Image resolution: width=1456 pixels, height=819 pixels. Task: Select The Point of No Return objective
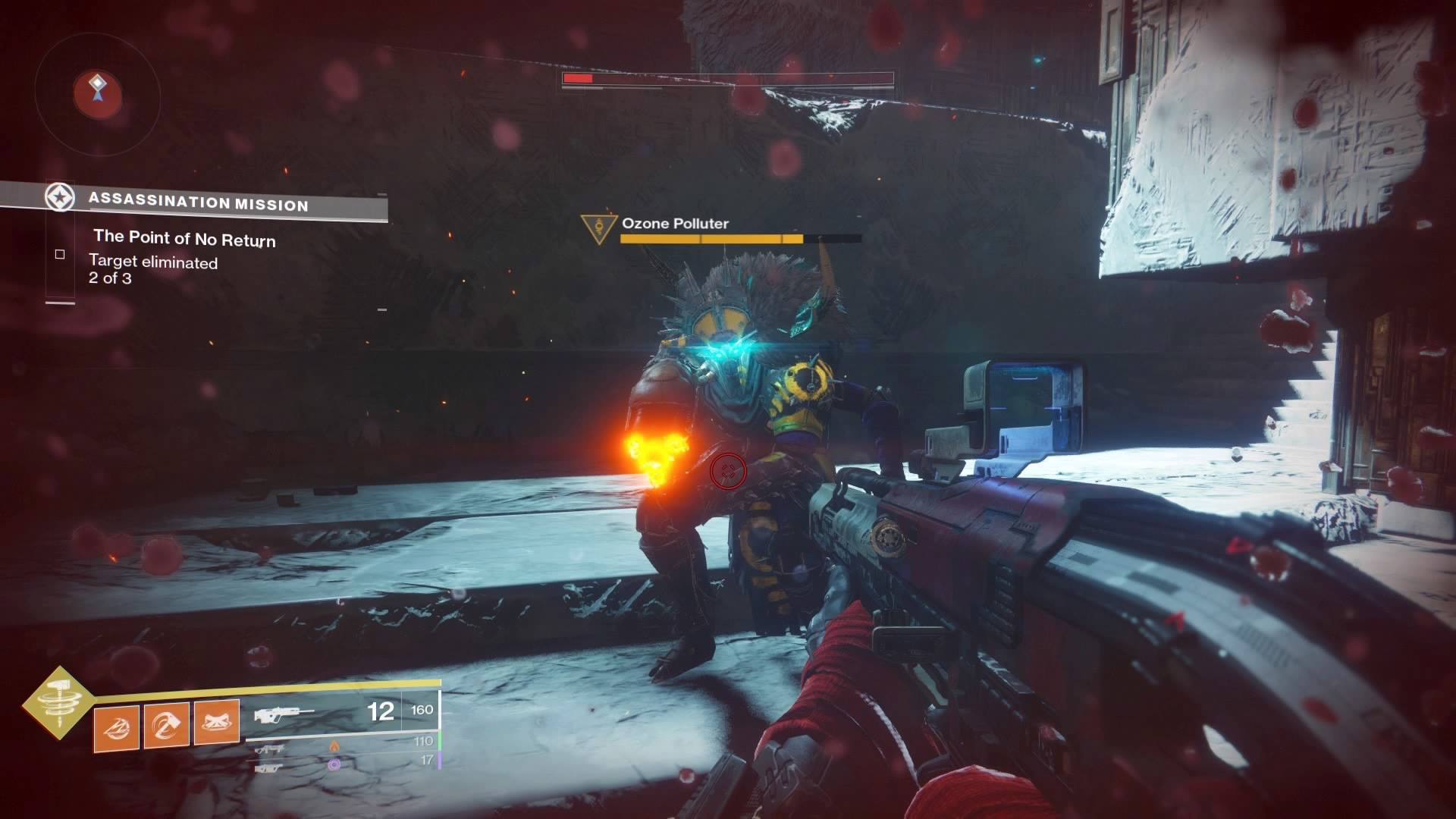(184, 239)
